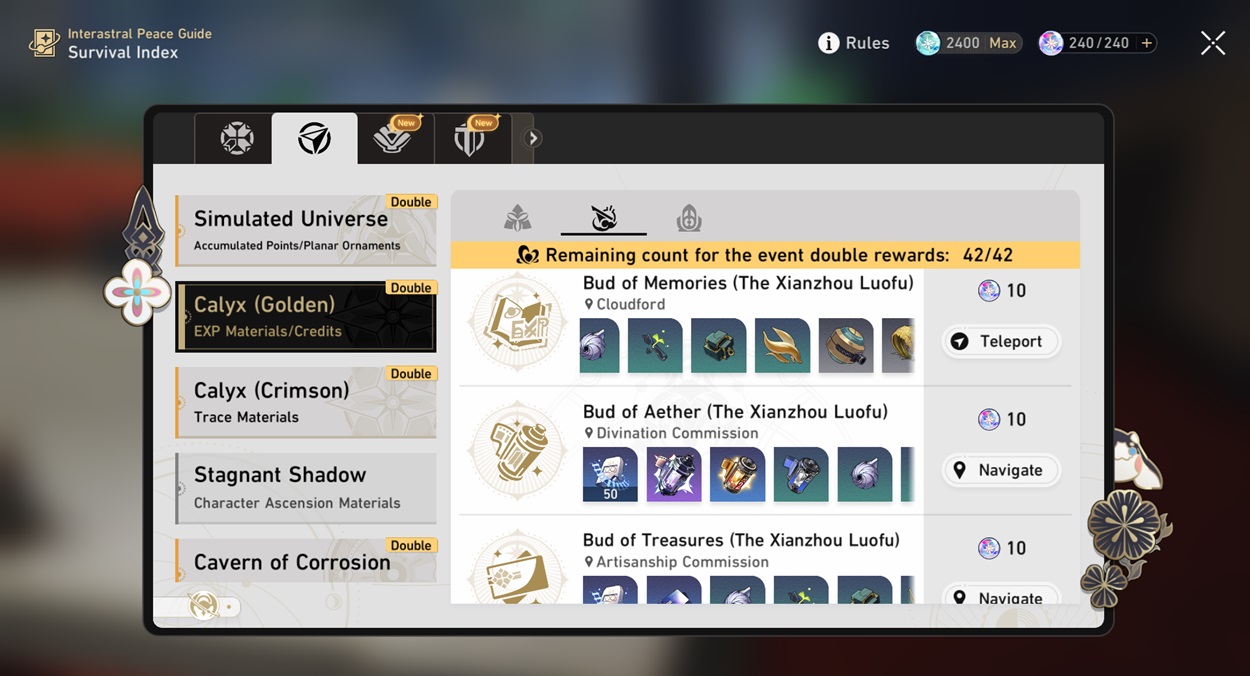The image size is (1250, 676).
Task: Switch to the third world sub-tab
Action: (x=689, y=217)
